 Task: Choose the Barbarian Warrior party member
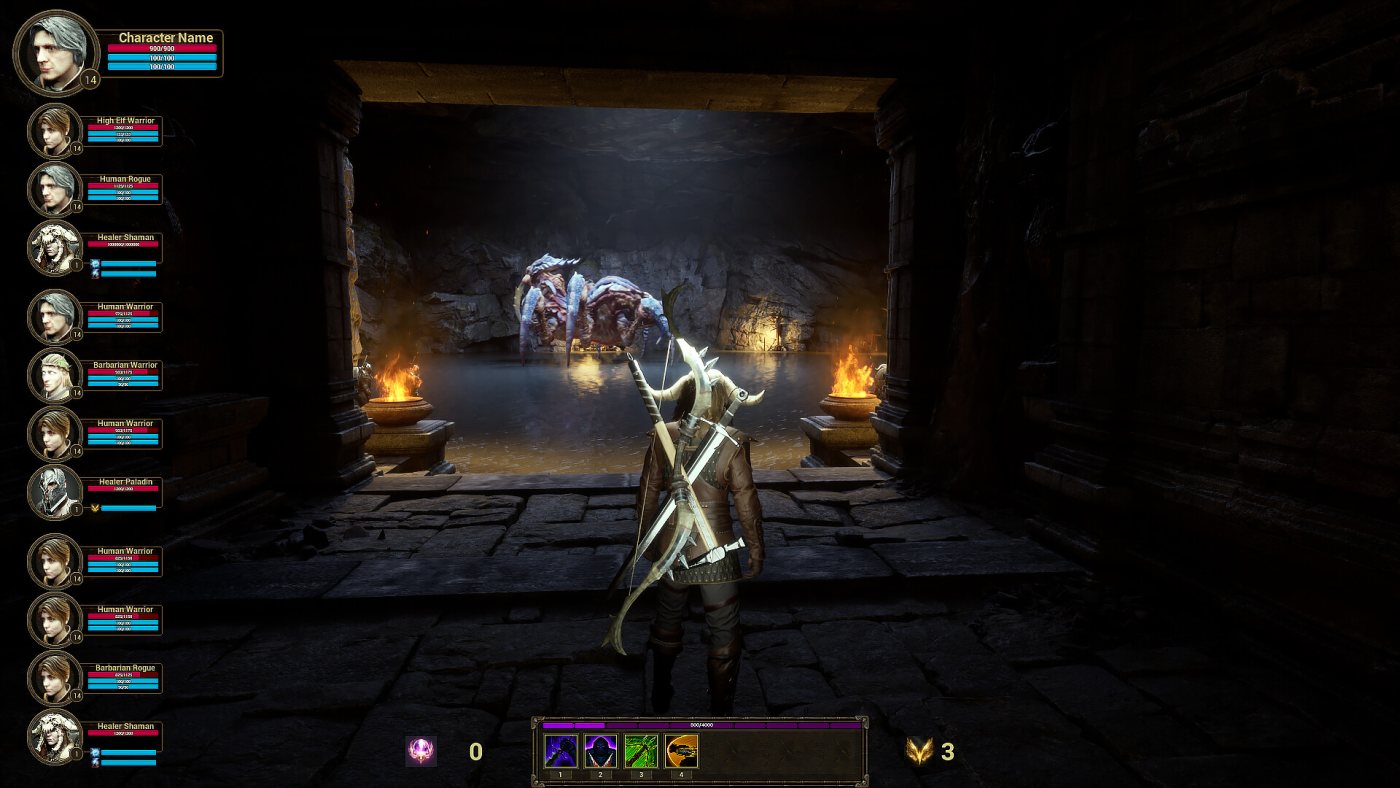click(x=54, y=375)
